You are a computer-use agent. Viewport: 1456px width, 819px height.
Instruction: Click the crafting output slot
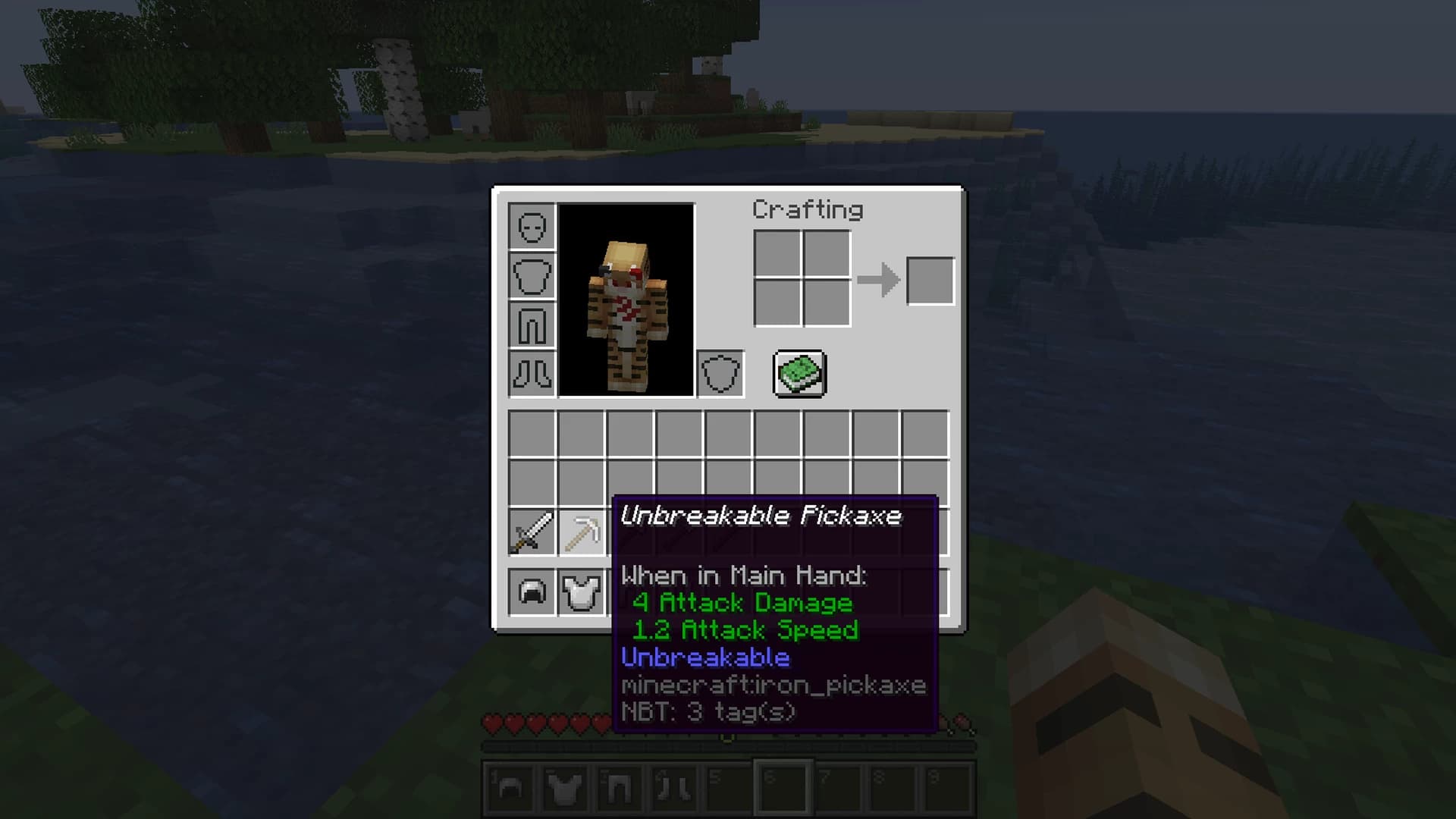click(930, 281)
